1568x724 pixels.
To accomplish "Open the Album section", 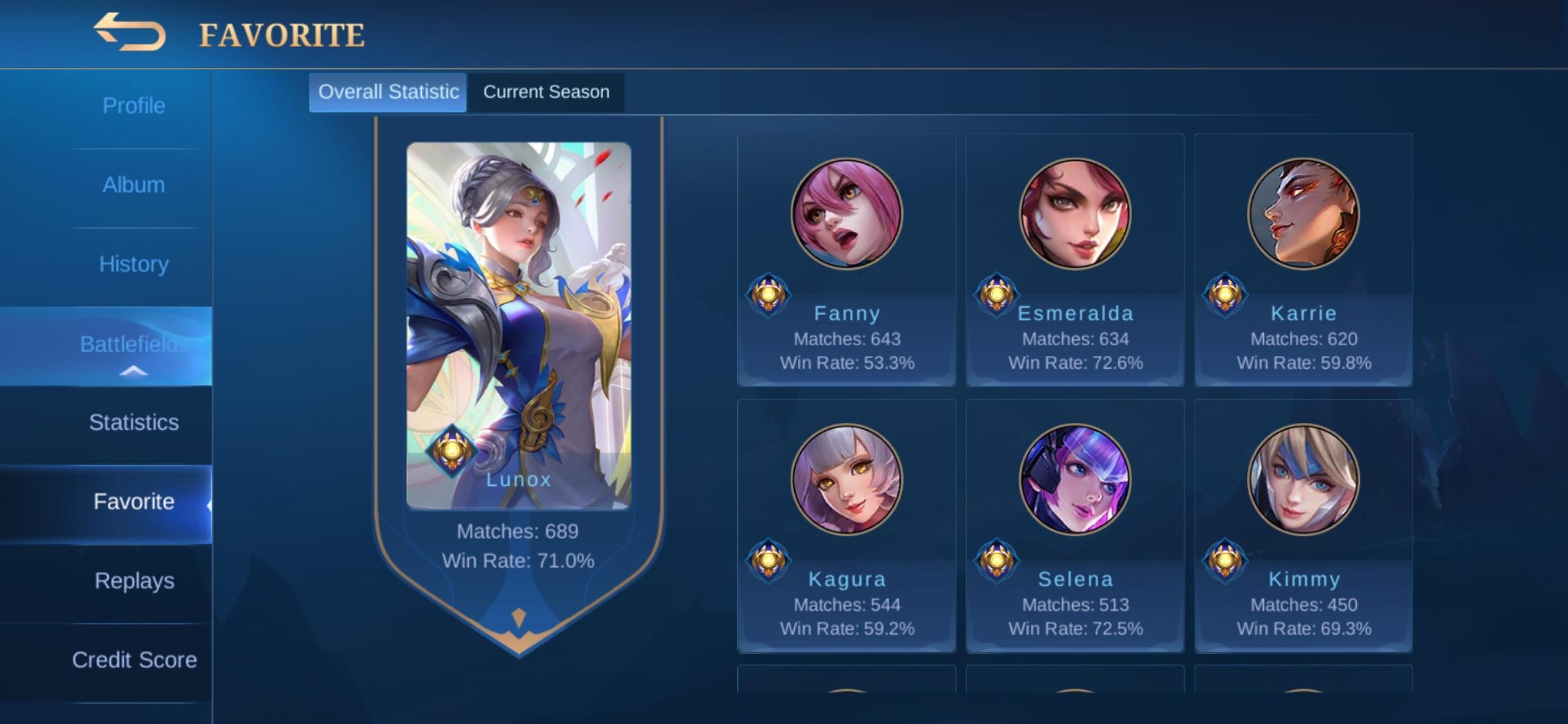I will (x=133, y=185).
